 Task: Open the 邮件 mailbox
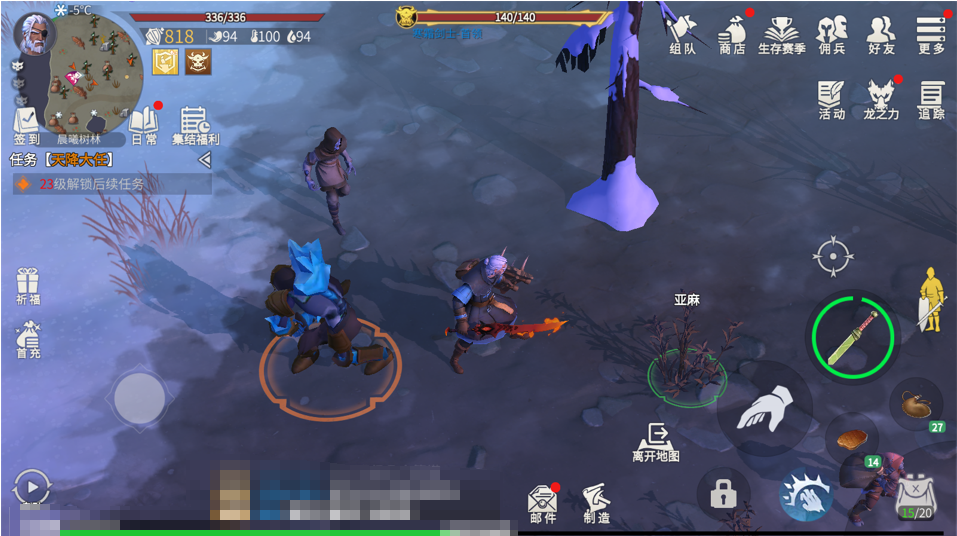point(543,503)
